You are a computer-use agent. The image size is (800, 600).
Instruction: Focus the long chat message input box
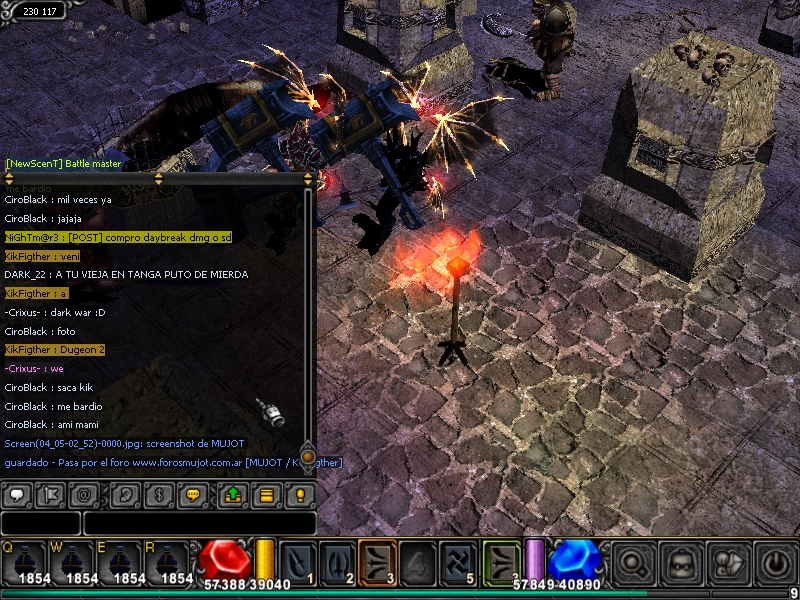click(199, 523)
